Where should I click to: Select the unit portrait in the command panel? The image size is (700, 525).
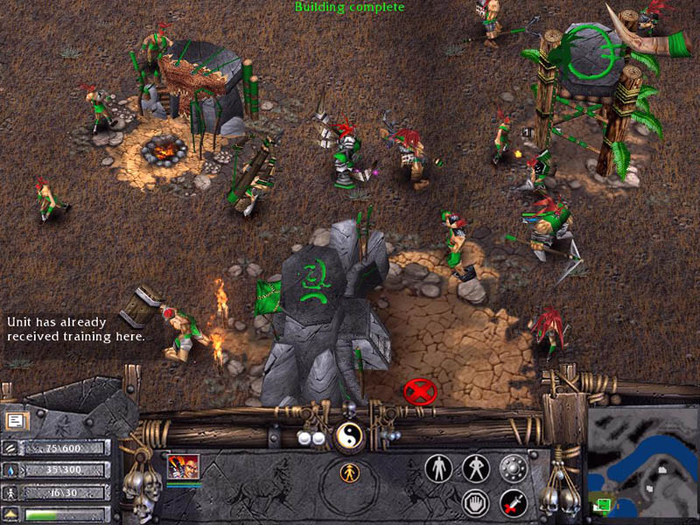183,466
